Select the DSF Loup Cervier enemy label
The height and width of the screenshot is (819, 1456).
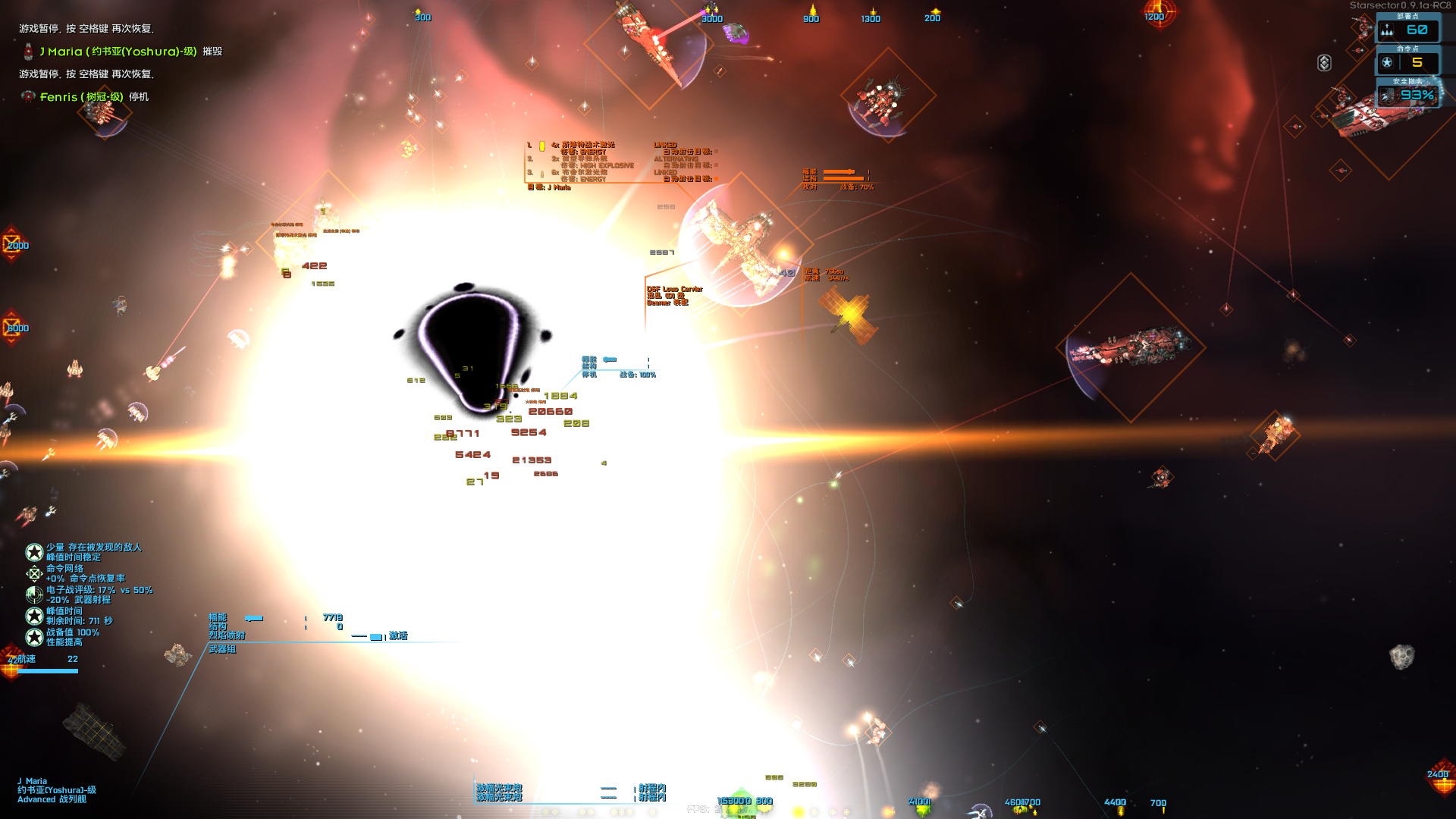point(675,289)
